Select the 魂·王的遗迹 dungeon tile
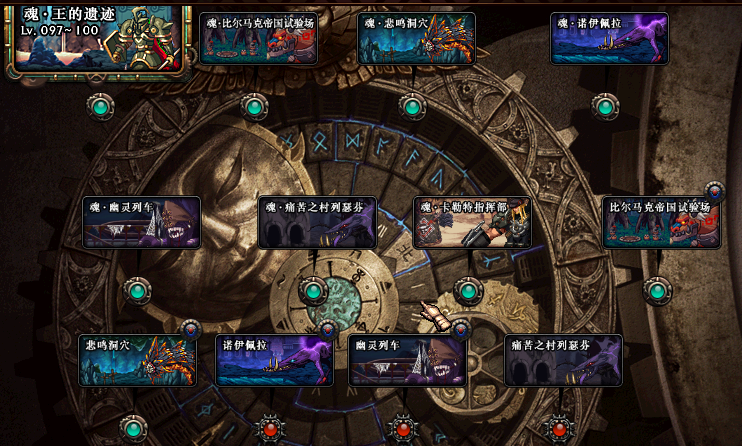This screenshot has height=446, width=742. 97,40
